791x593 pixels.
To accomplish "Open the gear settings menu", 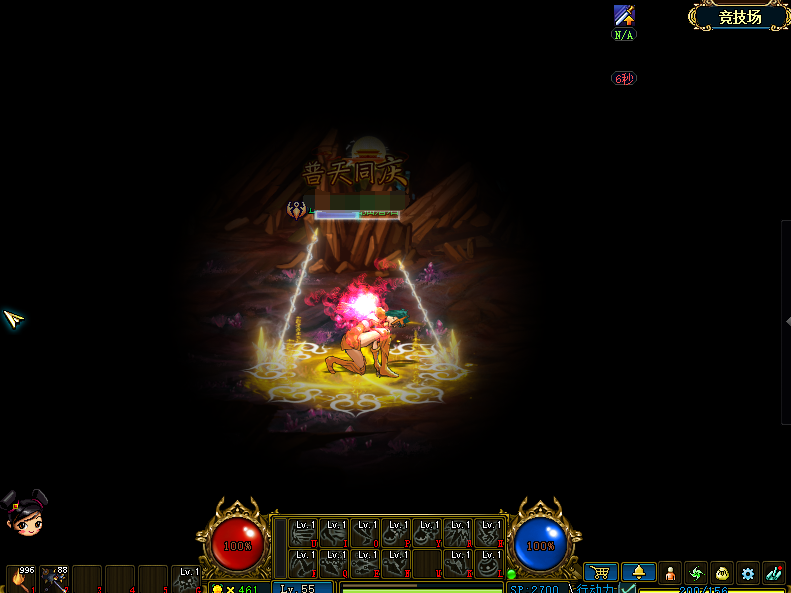I will tap(747, 573).
